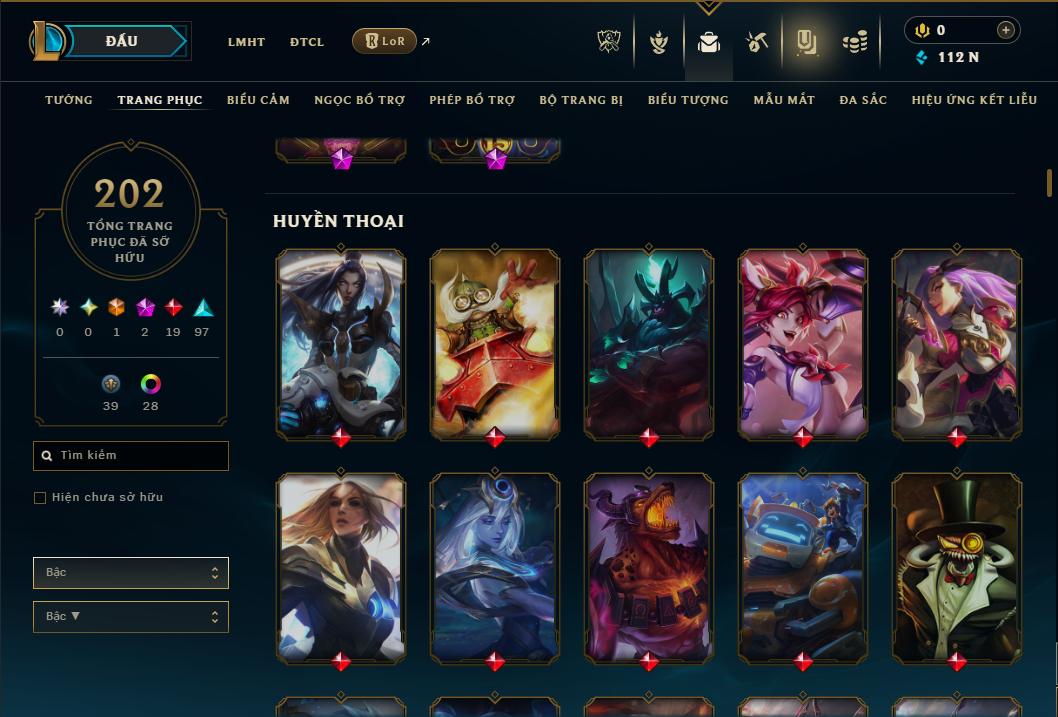Add RP using the plus button

tap(1005, 30)
